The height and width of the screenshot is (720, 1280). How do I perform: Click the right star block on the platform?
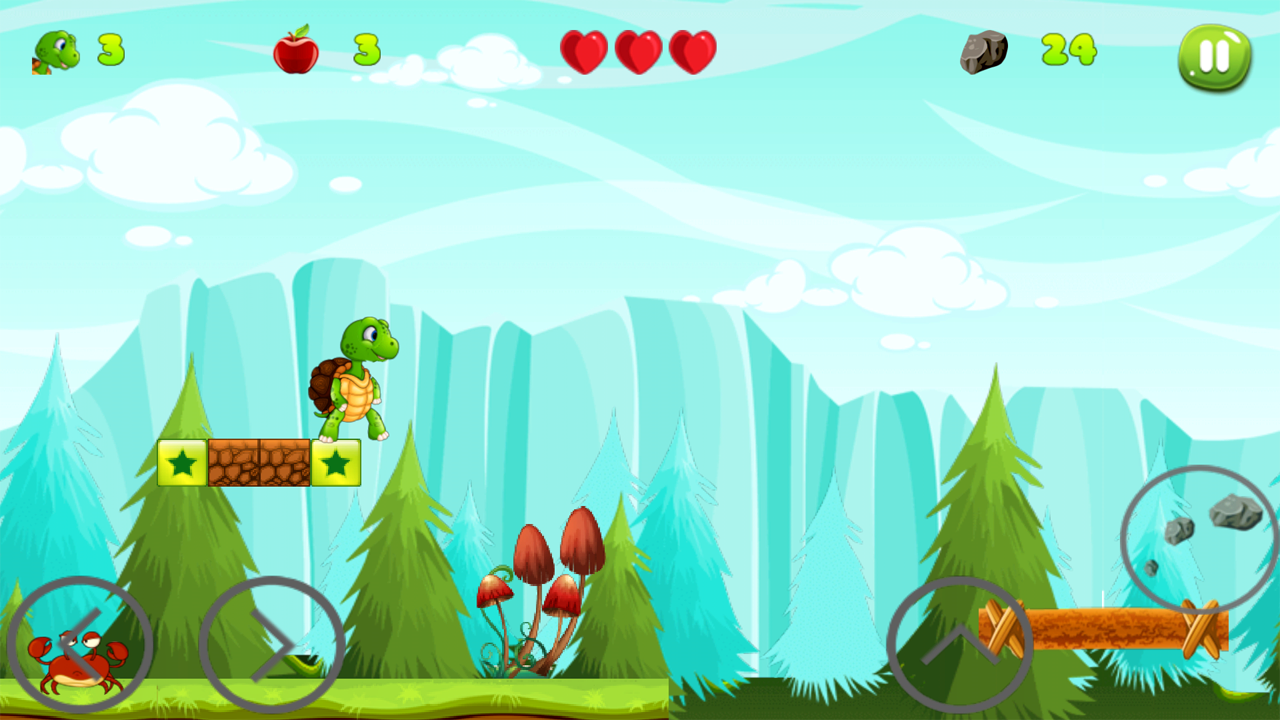pos(335,462)
